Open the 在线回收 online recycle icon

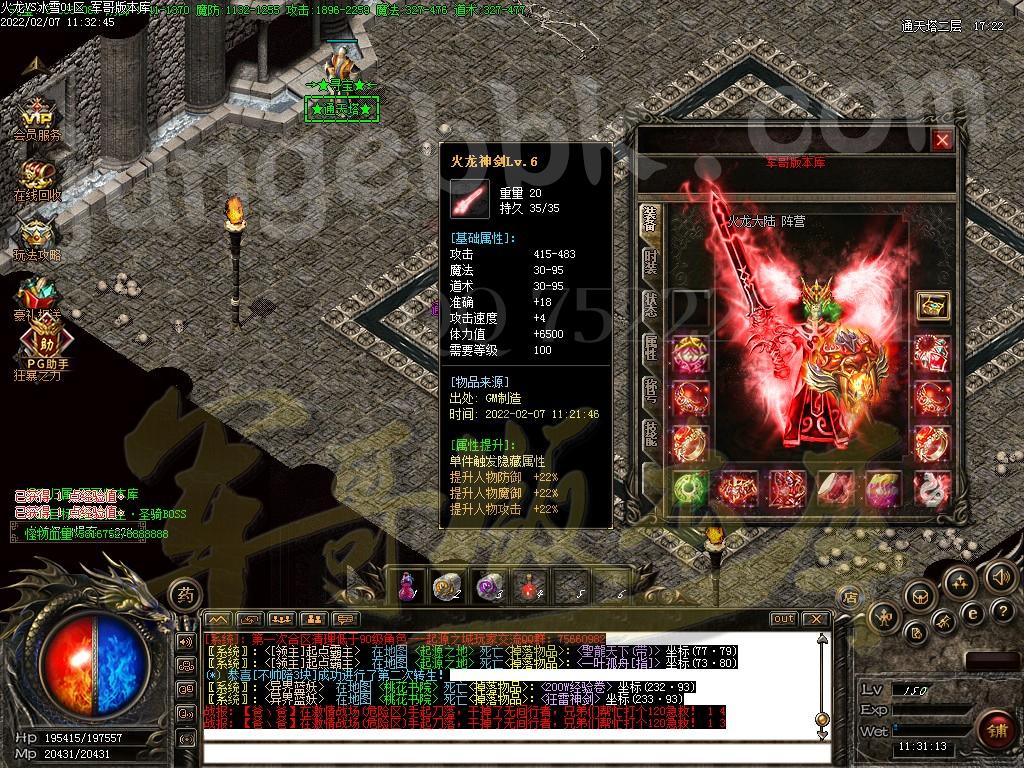[37, 179]
